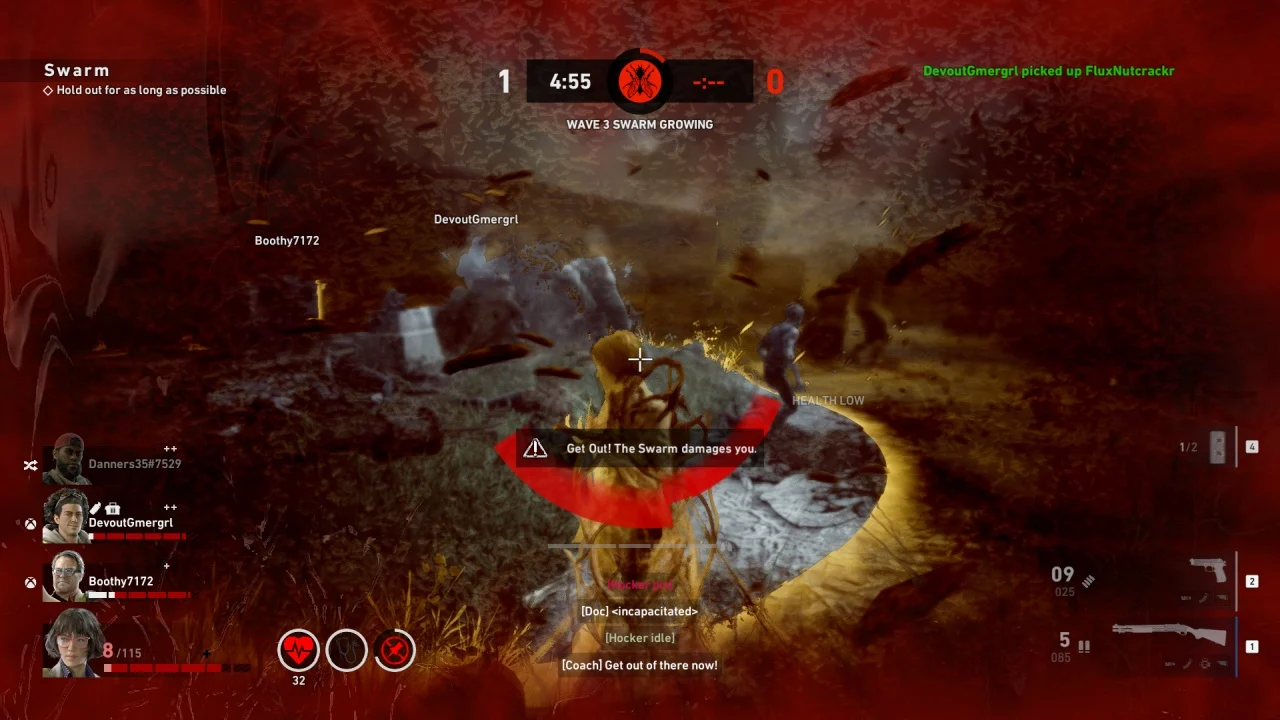Click the swarm bug emblem by the timer
Viewport: 1280px width, 720px height.
coord(639,80)
